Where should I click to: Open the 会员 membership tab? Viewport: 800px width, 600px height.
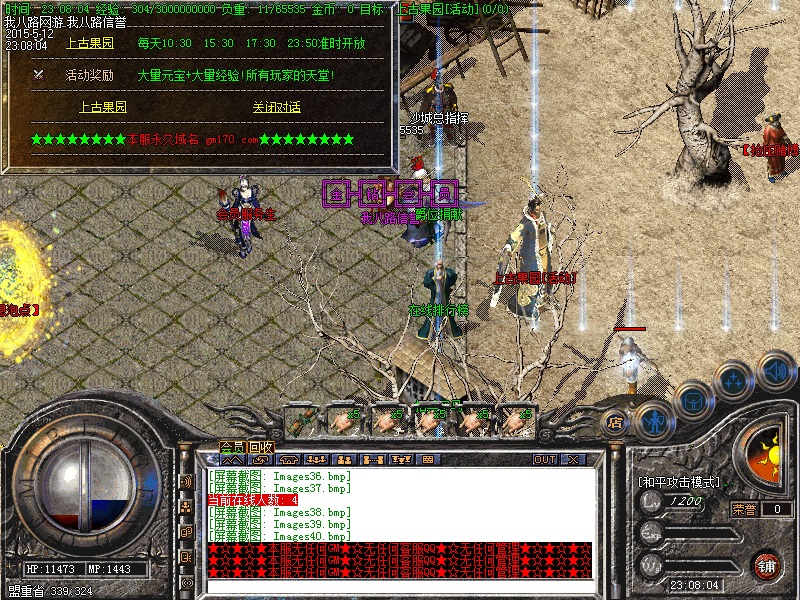[232, 446]
